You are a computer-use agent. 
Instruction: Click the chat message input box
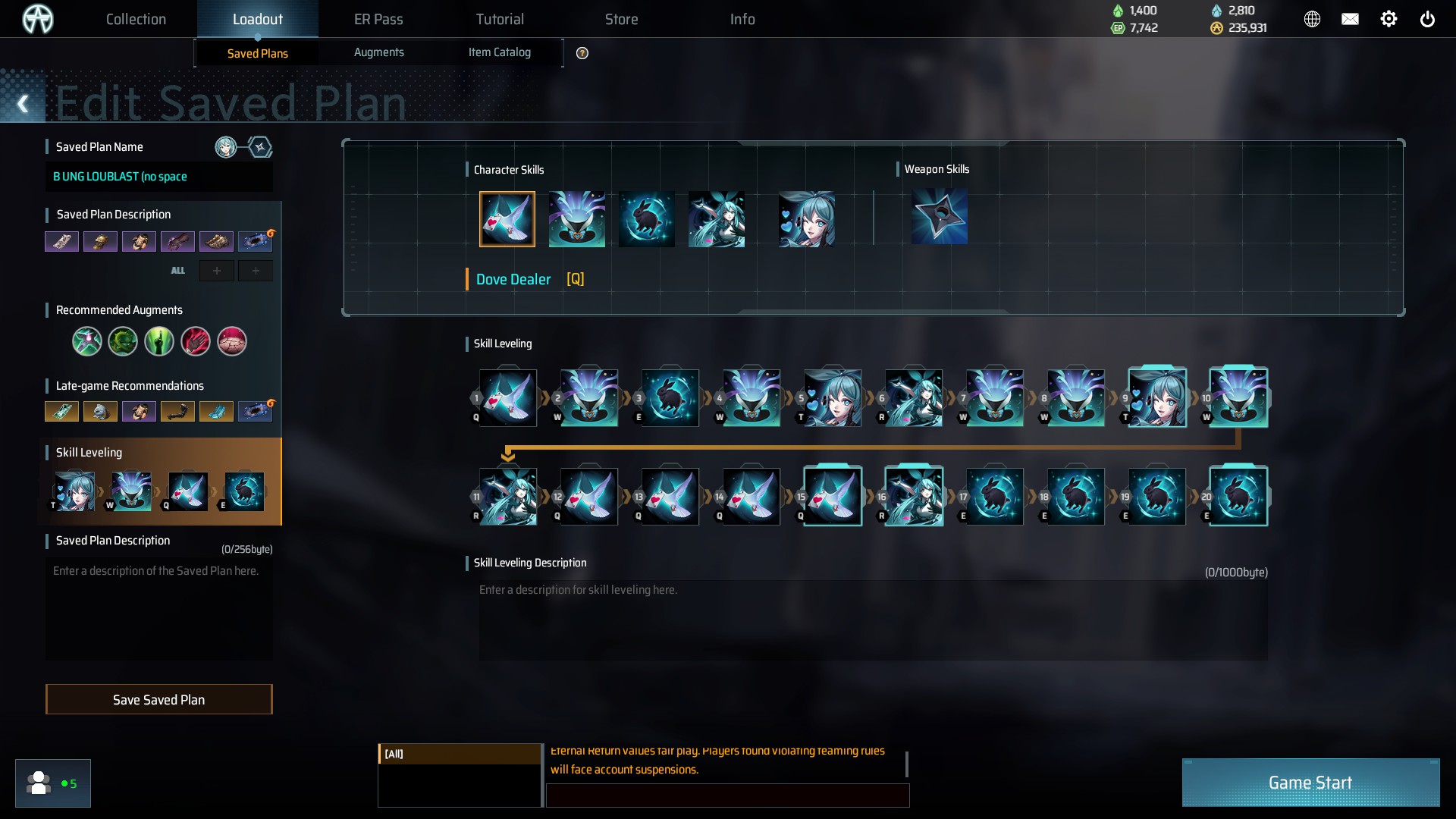pos(726,795)
